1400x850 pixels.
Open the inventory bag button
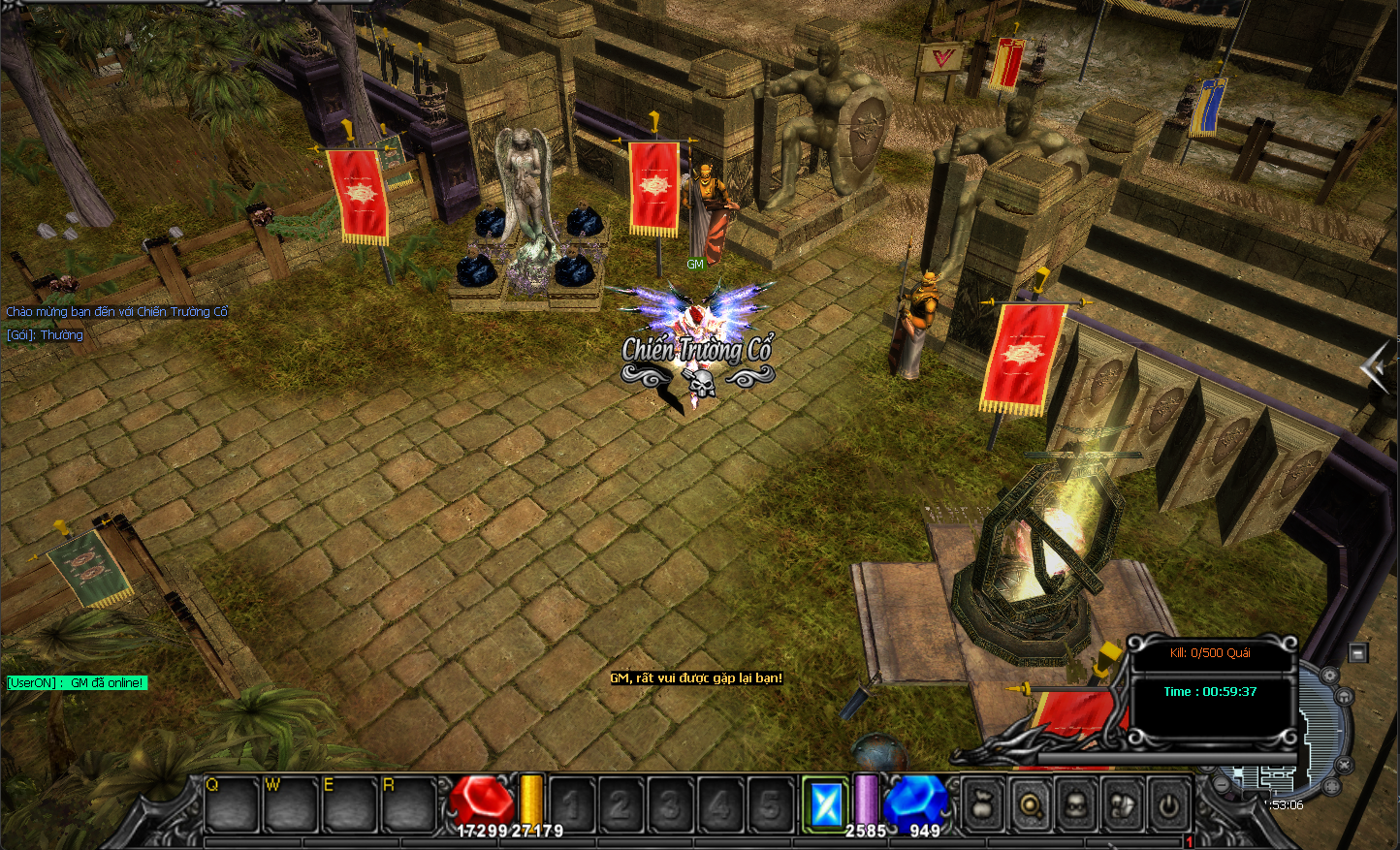point(982,804)
